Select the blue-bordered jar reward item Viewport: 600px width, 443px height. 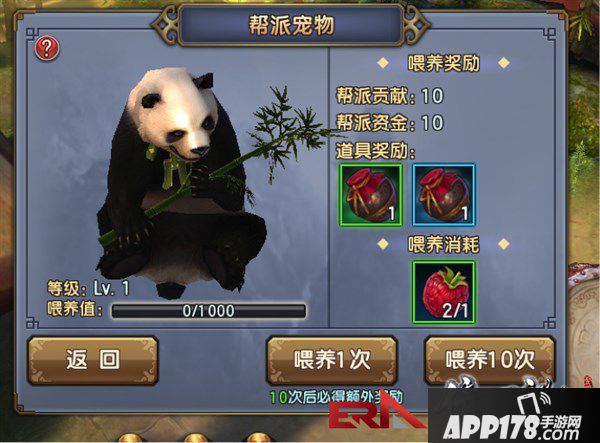point(445,193)
